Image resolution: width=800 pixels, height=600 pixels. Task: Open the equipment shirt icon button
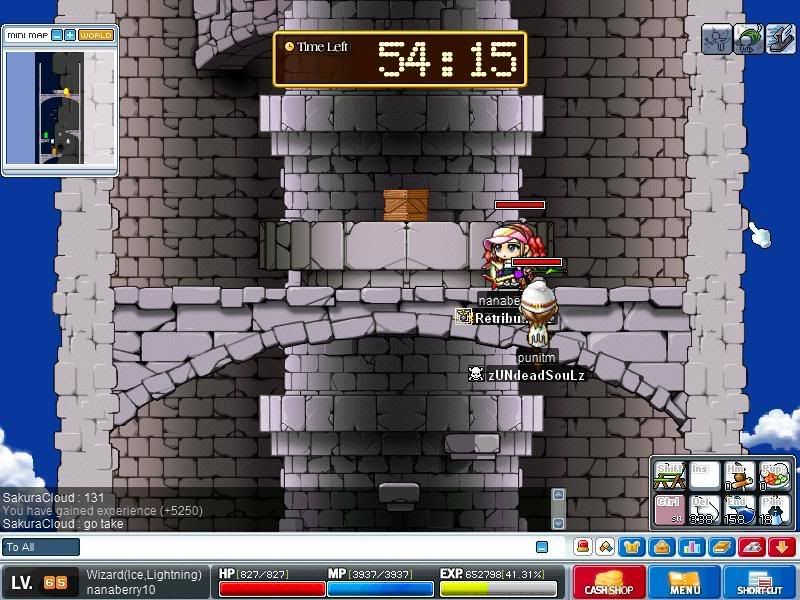tap(632, 547)
